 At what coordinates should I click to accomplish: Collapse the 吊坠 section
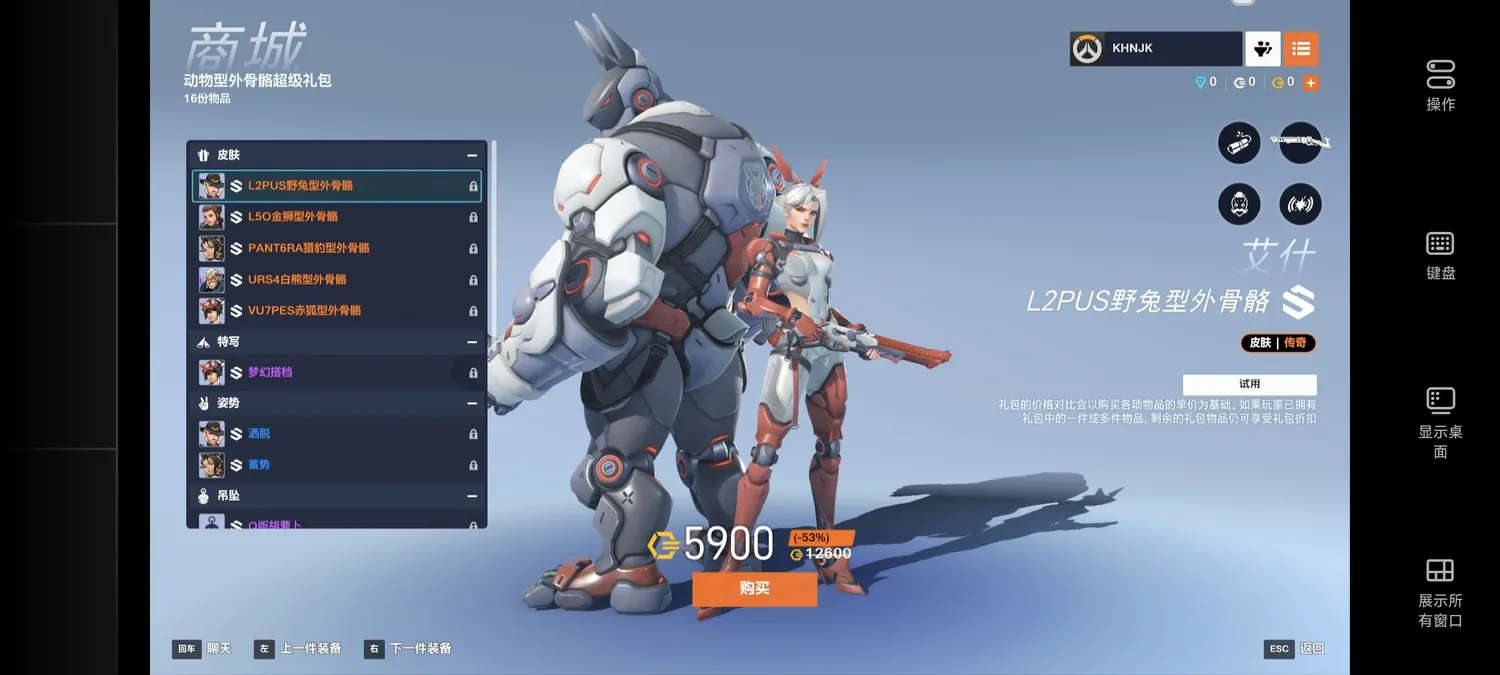[x=472, y=496]
